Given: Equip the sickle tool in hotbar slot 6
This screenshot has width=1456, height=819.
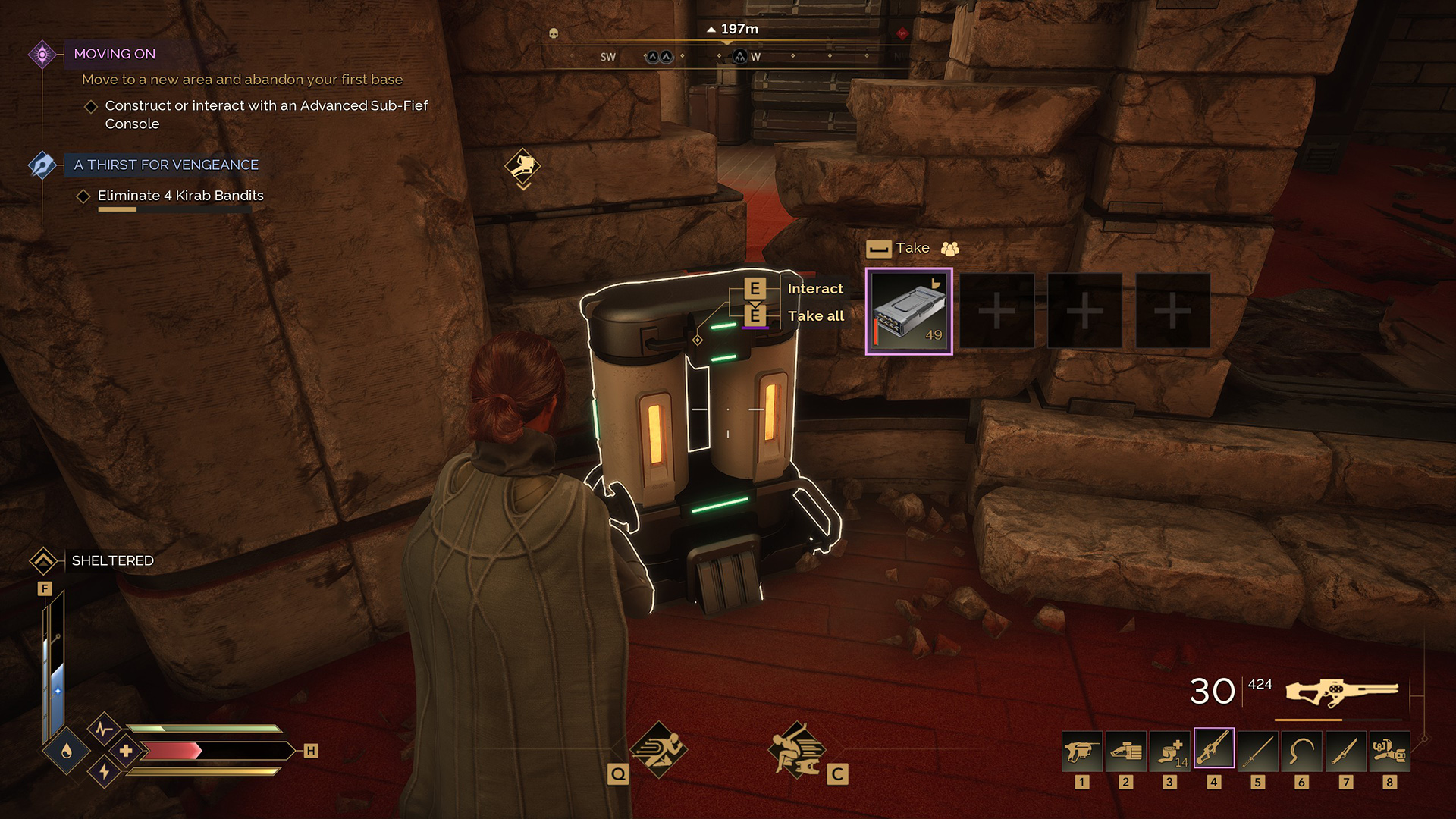Looking at the screenshot, I should (1302, 751).
